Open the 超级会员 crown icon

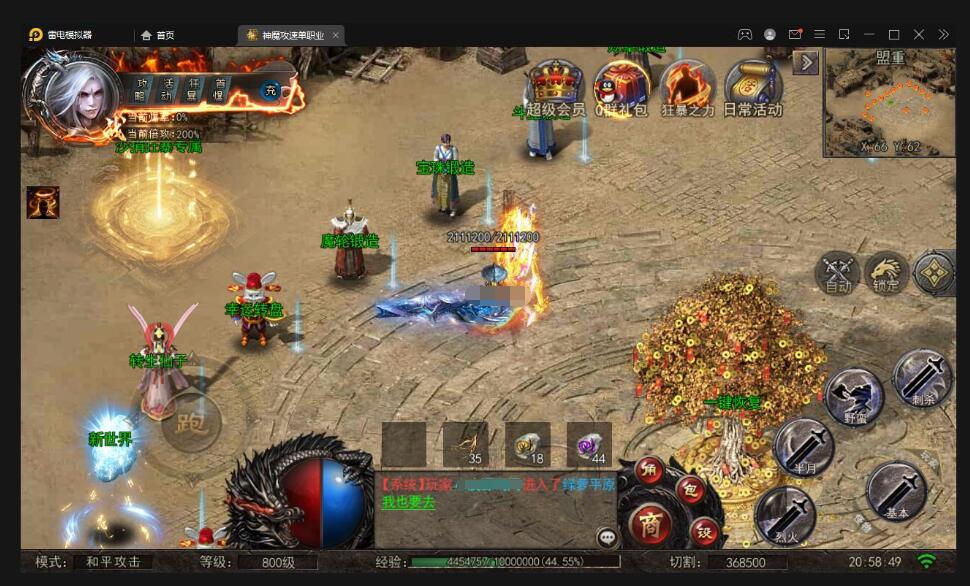click(x=555, y=85)
